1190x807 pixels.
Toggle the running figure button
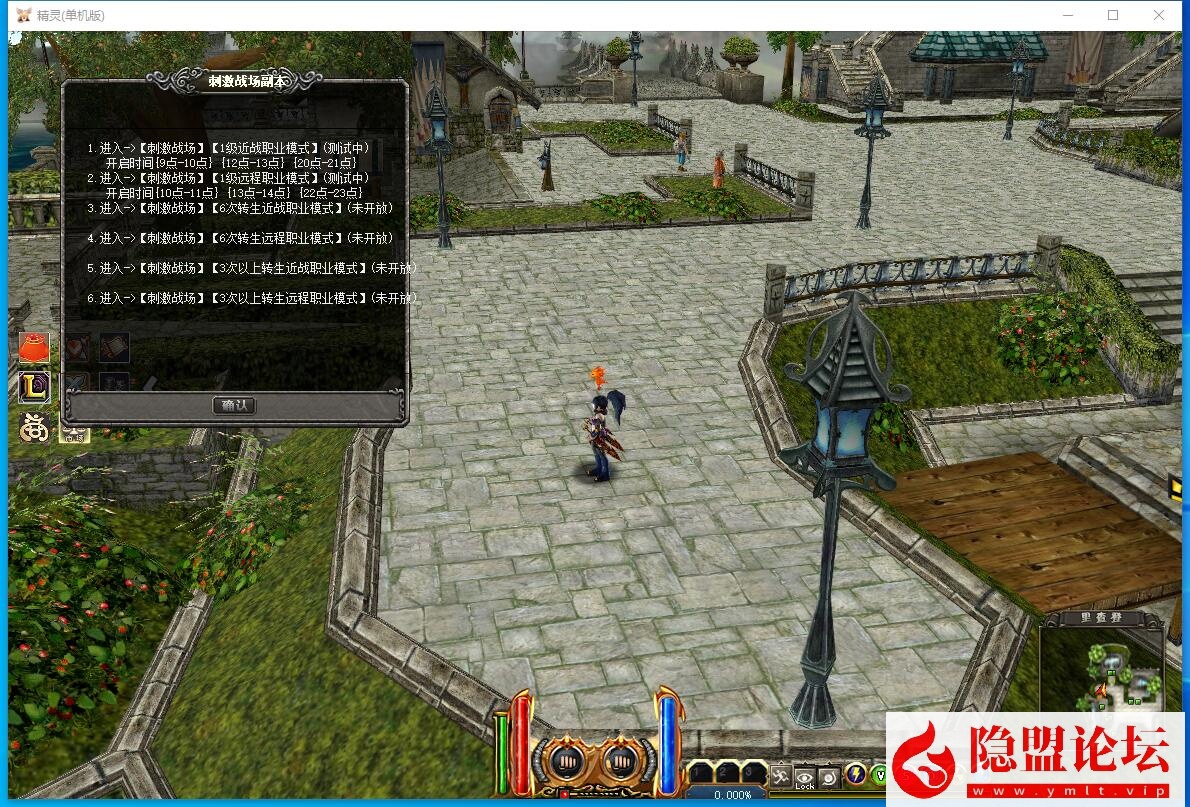781,775
